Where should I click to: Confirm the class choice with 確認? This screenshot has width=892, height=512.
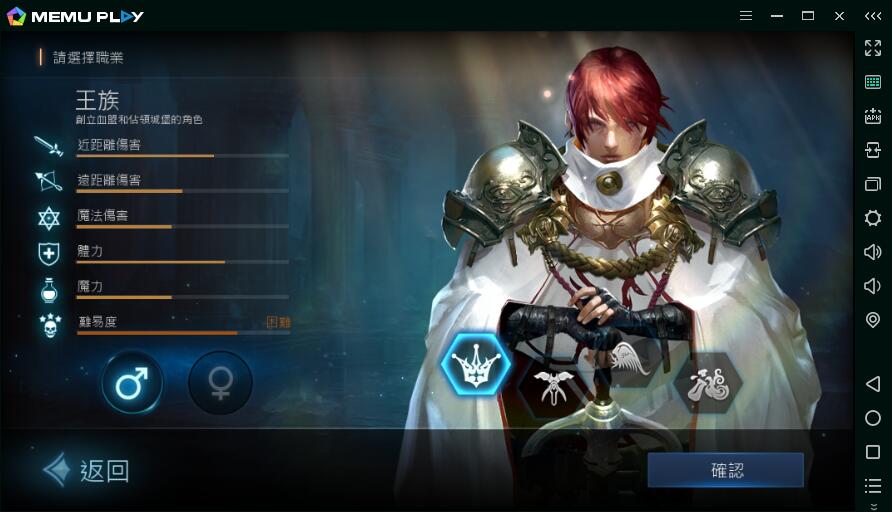[x=726, y=470]
